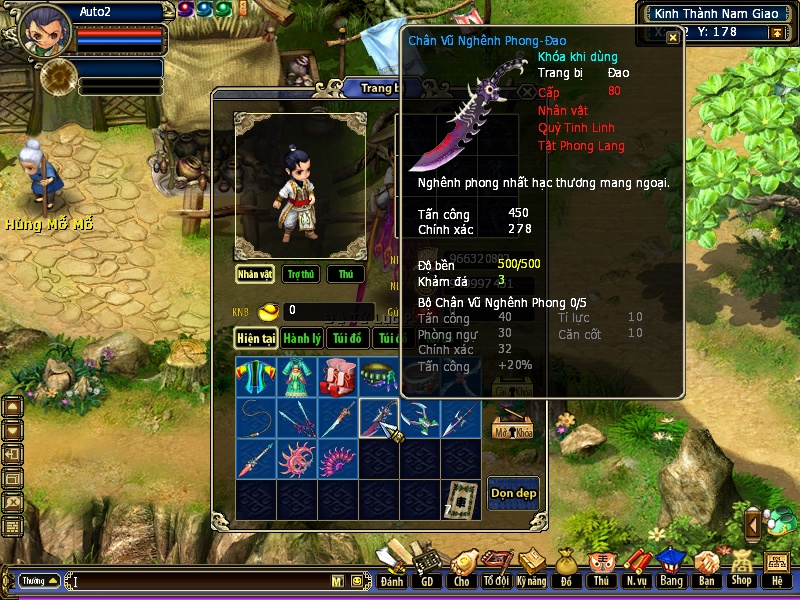Open the Kỹ năng skills menu
The image size is (800, 600).
[x=530, y=568]
